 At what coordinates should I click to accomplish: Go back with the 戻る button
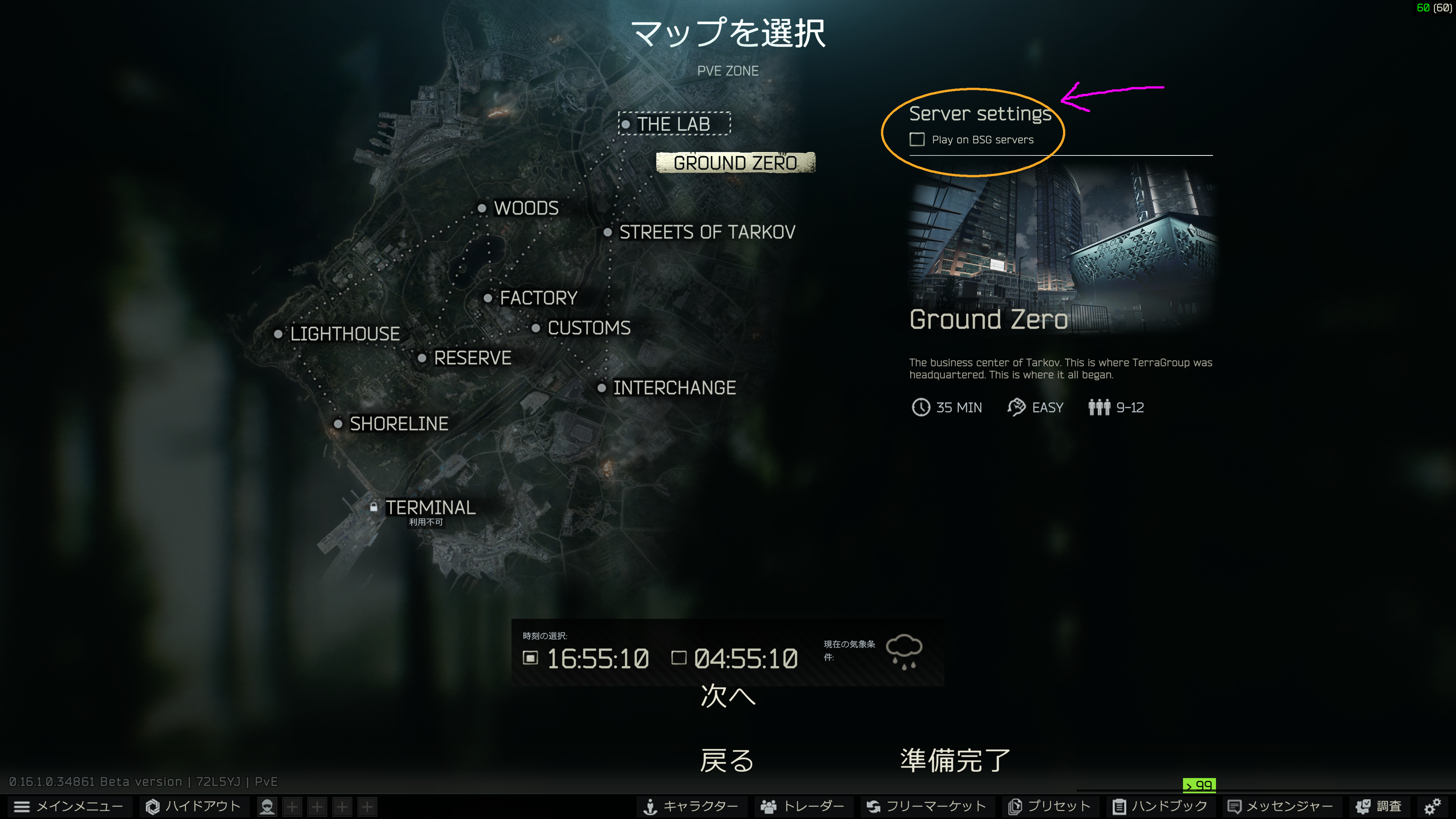(727, 760)
